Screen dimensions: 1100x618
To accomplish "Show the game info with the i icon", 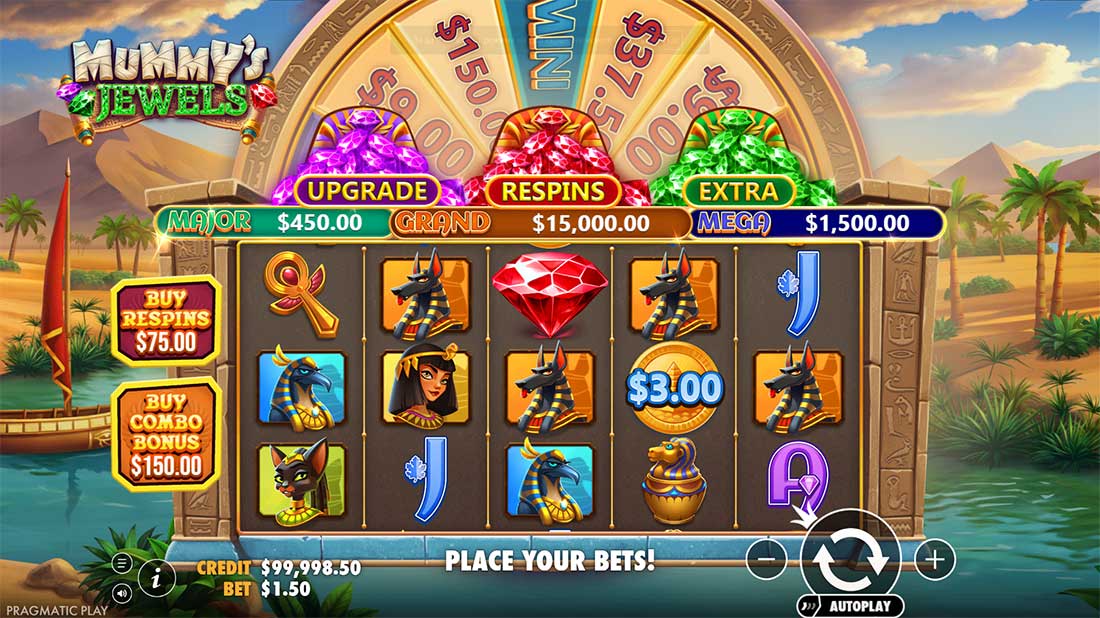I will click(156, 576).
